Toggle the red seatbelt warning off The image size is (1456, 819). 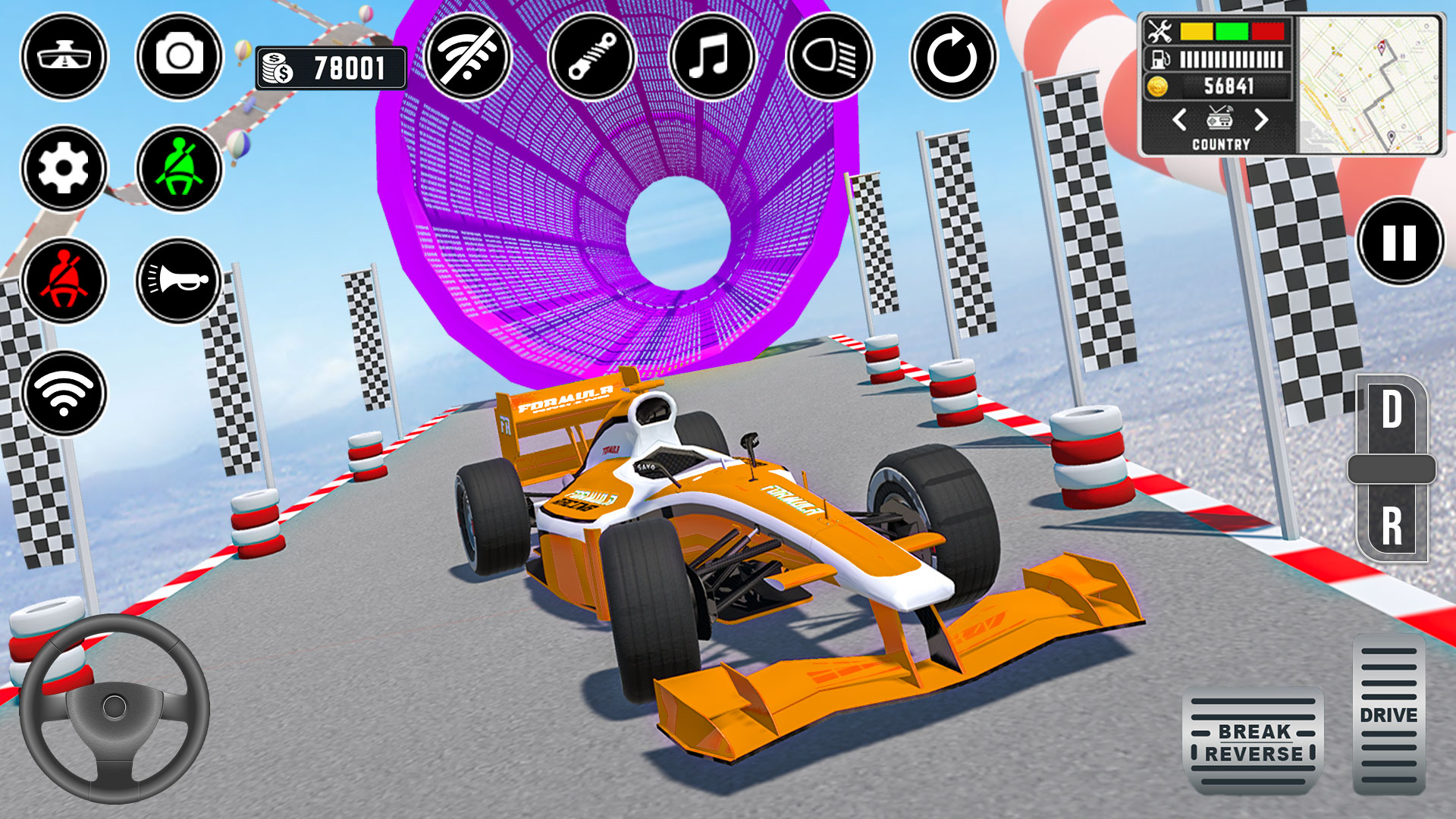tap(64, 281)
